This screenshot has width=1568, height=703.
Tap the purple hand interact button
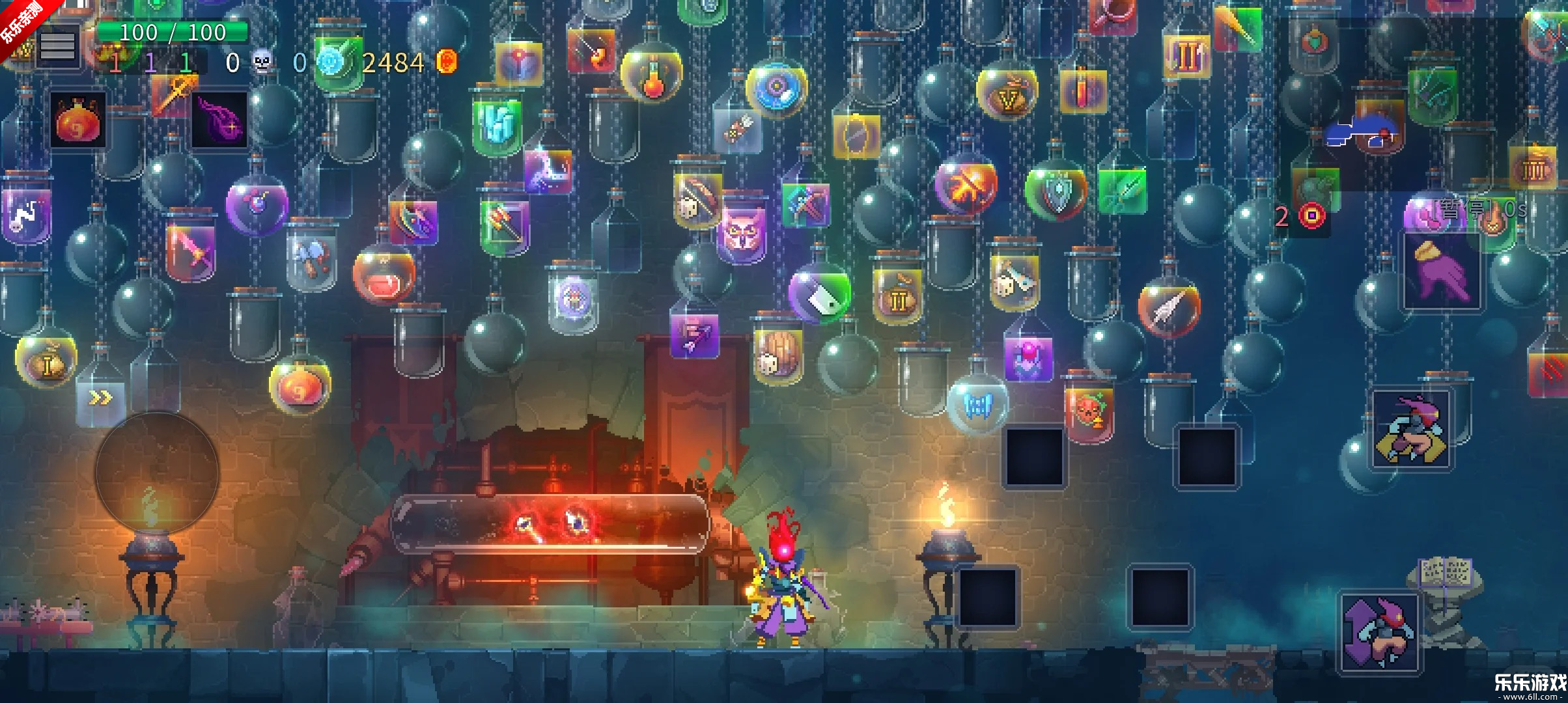[1442, 271]
